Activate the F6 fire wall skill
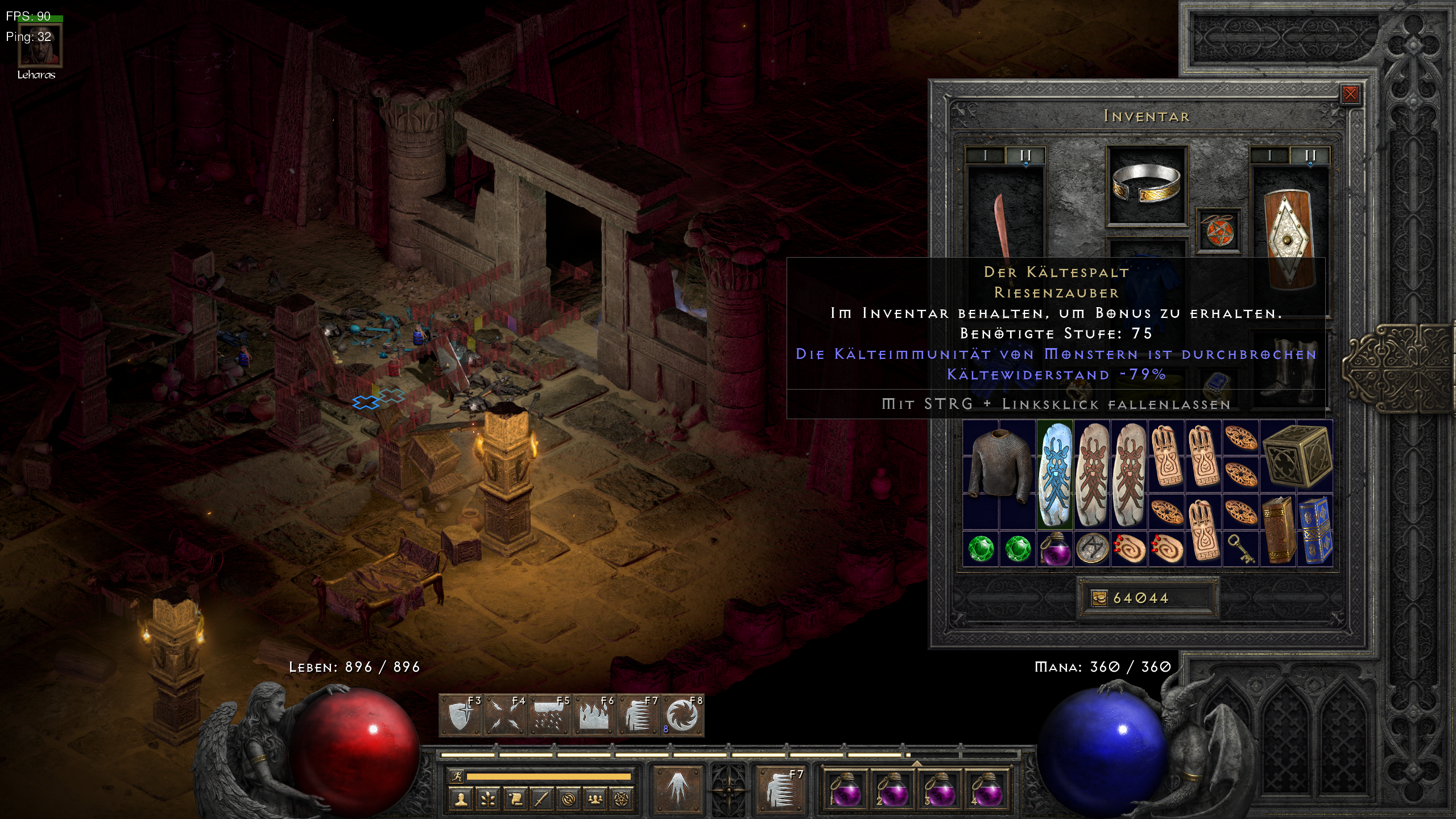The height and width of the screenshot is (819, 1456). (x=593, y=715)
